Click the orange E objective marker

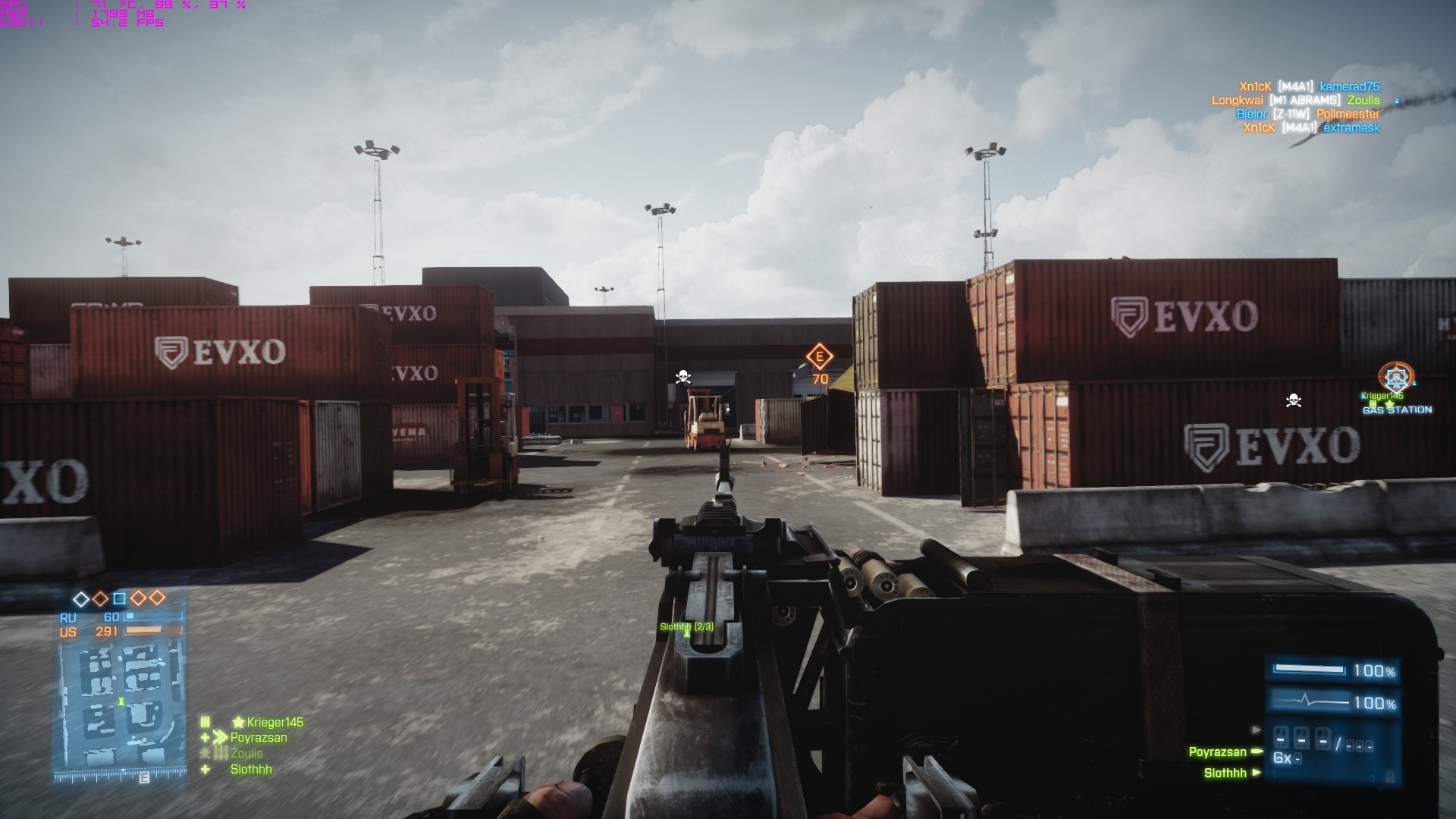(819, 356)
